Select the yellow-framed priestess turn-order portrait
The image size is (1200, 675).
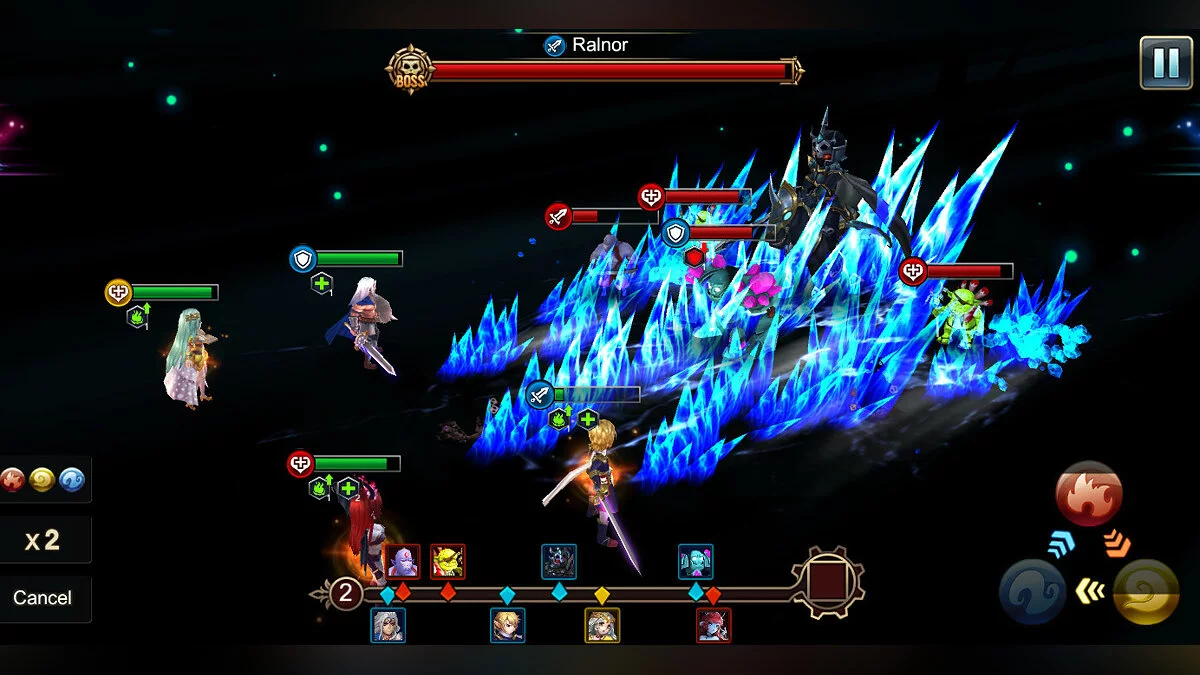(x=602, y=626)
